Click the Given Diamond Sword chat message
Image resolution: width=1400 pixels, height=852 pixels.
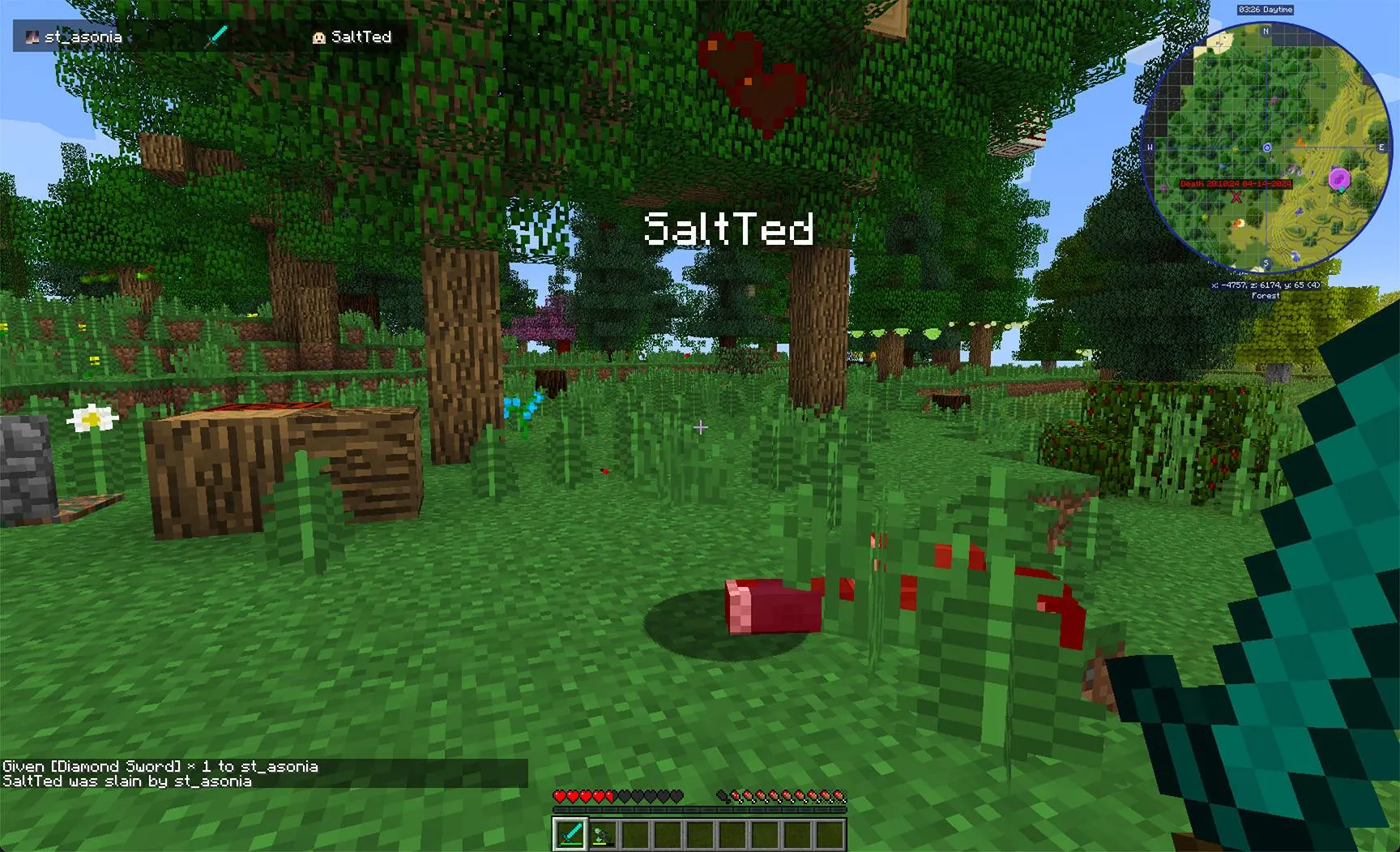[160, 765]
